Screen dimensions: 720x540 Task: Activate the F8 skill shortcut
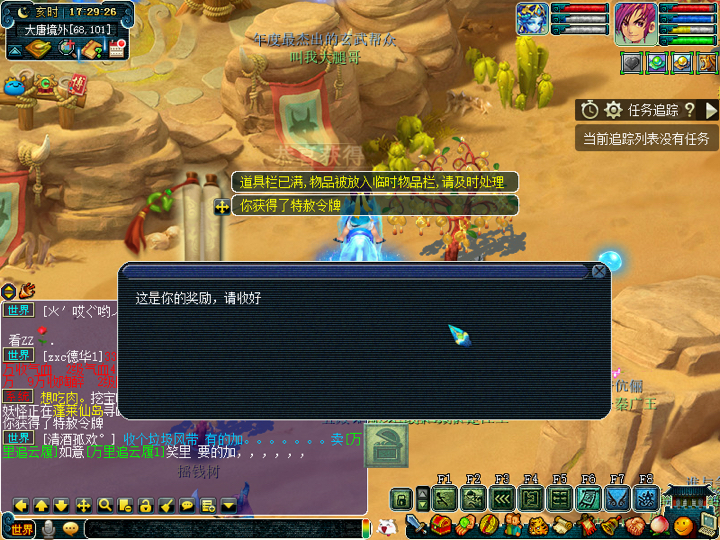point(646,498)
